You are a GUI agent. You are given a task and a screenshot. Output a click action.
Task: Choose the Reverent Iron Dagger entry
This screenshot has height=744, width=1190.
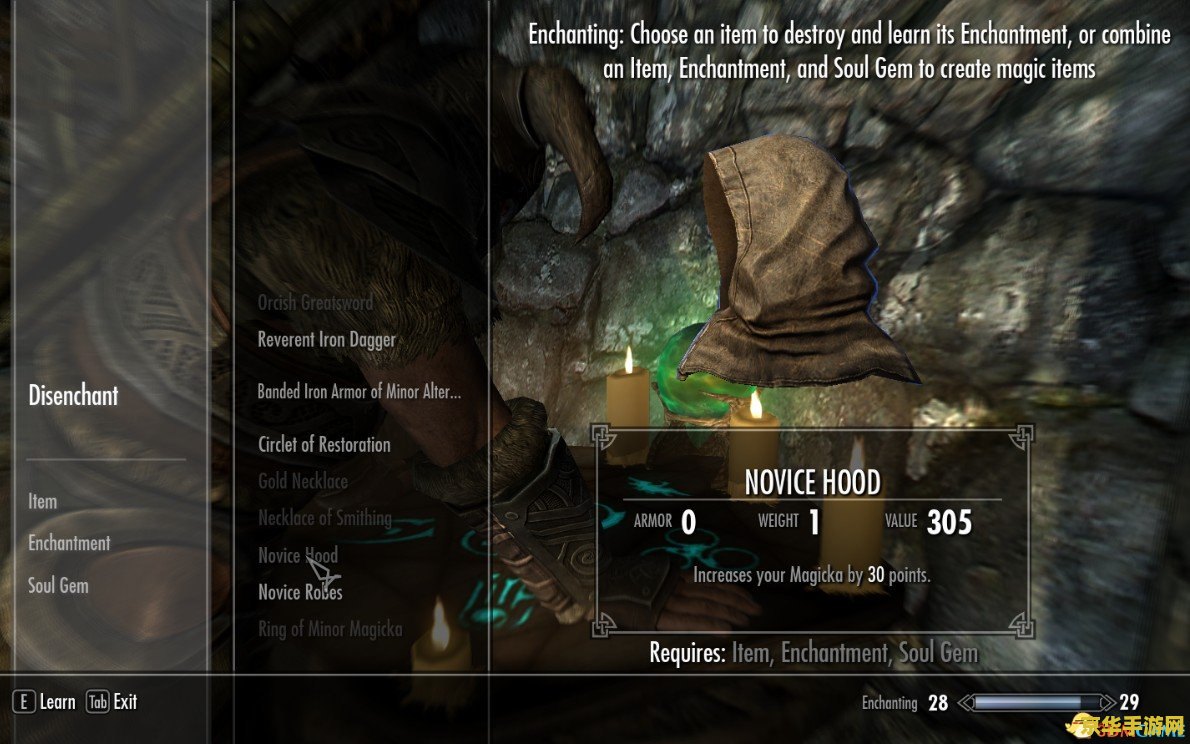(326, 340)
